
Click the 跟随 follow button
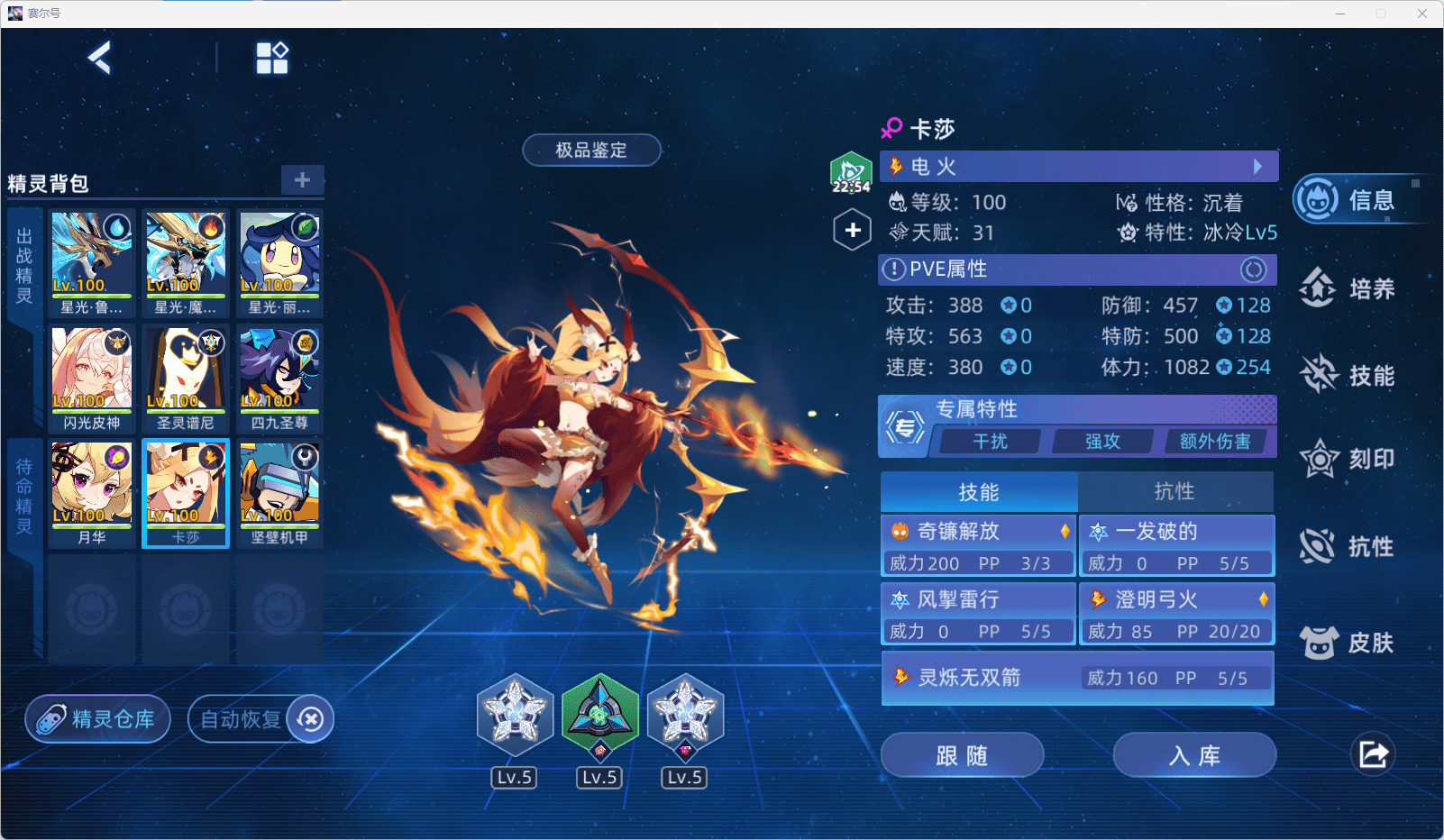pos(962,755)
